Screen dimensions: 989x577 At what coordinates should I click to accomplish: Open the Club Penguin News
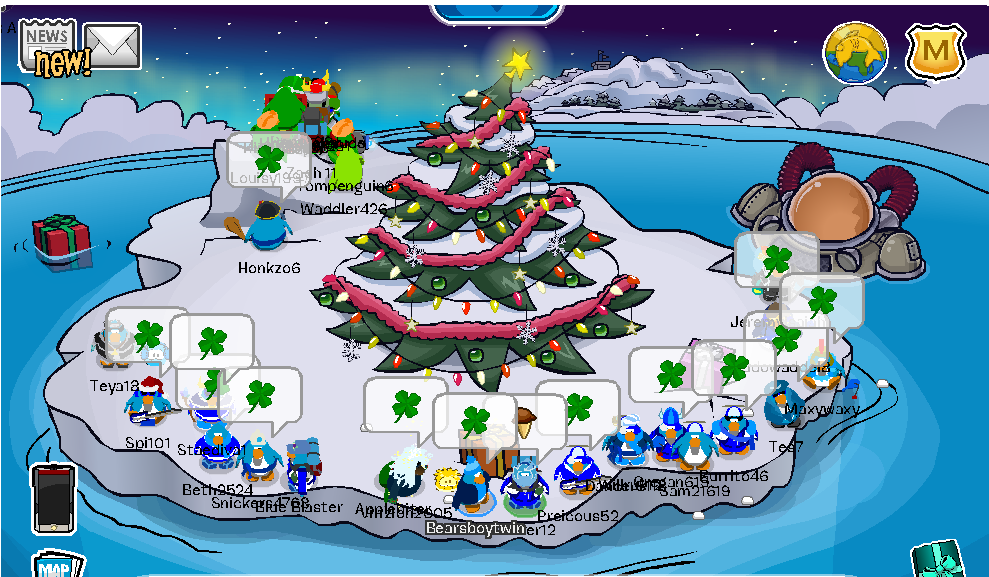pyautogui.click(x=48, y=45)
